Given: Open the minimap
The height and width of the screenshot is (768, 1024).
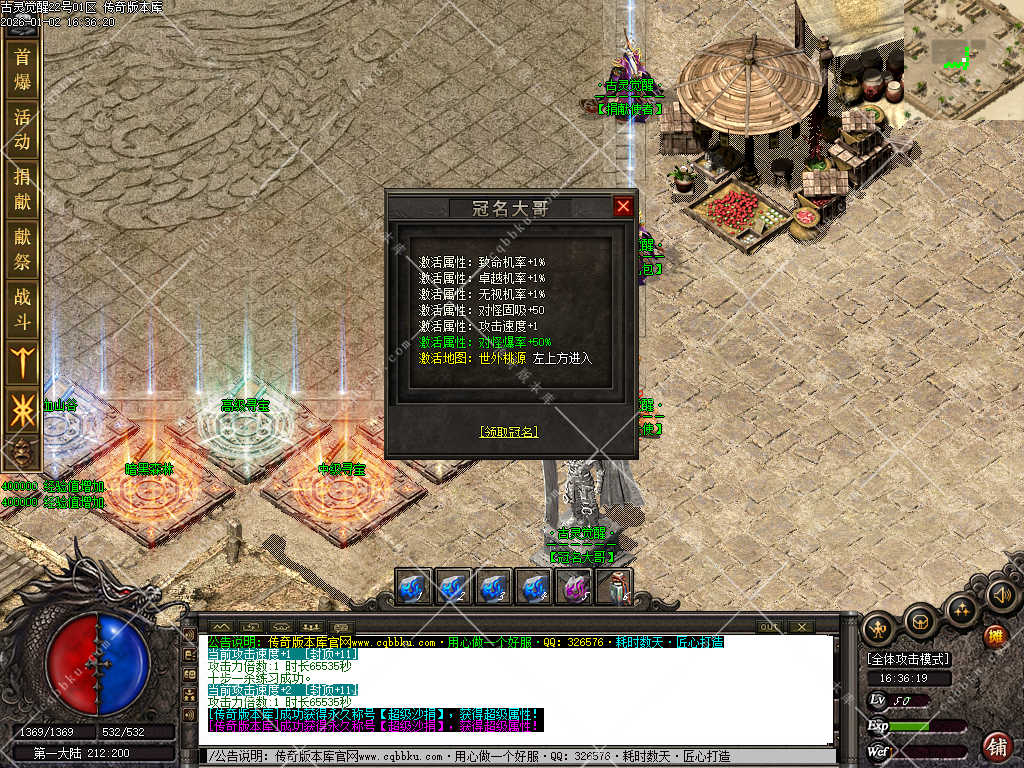Looking at the screenshot, I should [964, 58].
